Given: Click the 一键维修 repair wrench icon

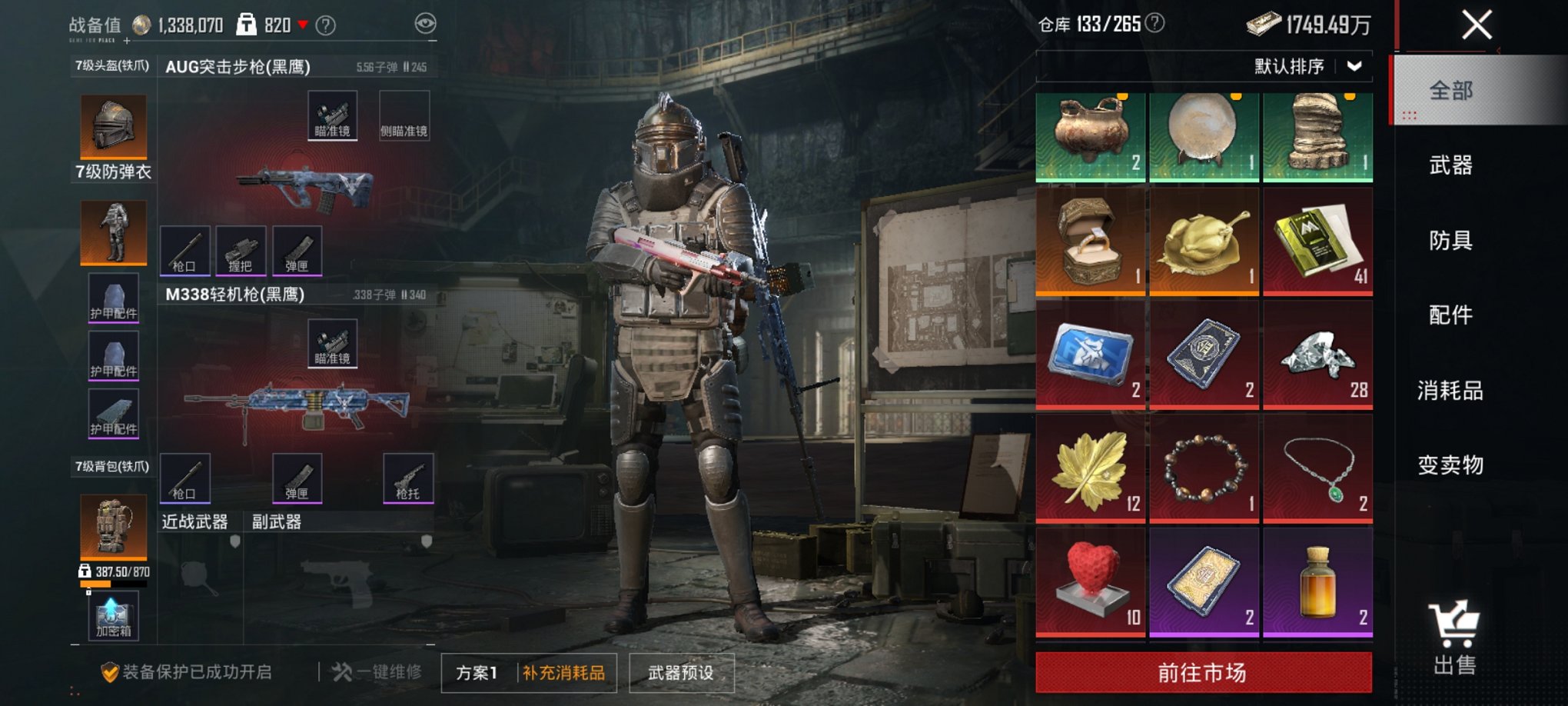Looking at the screenshot, I should click(x=341, y=671).
